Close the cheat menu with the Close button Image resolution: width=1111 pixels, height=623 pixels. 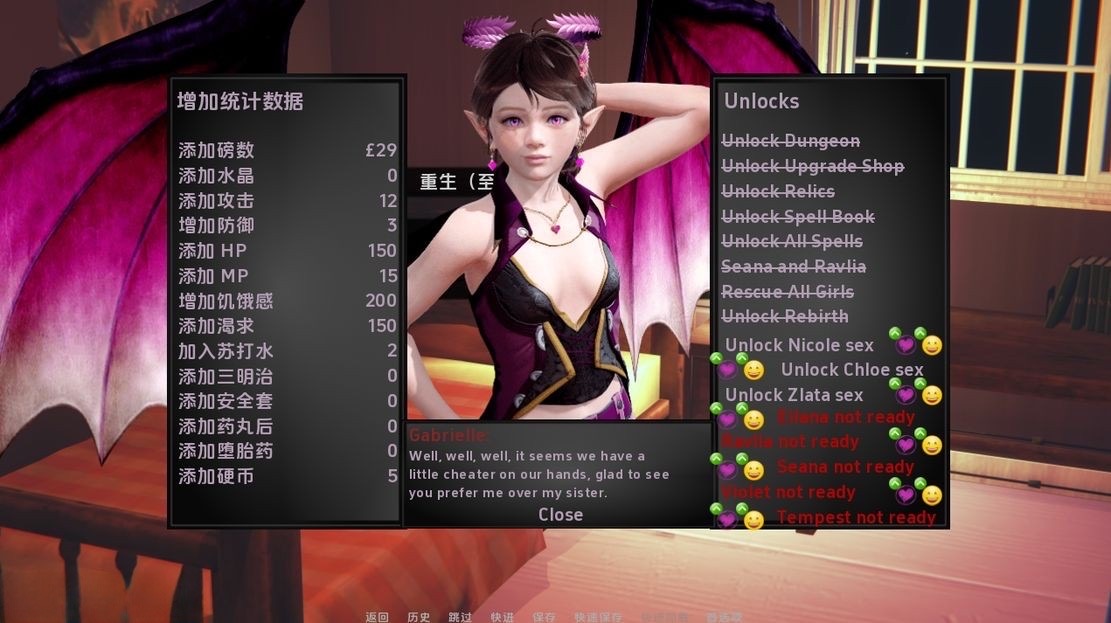[560, 514]
